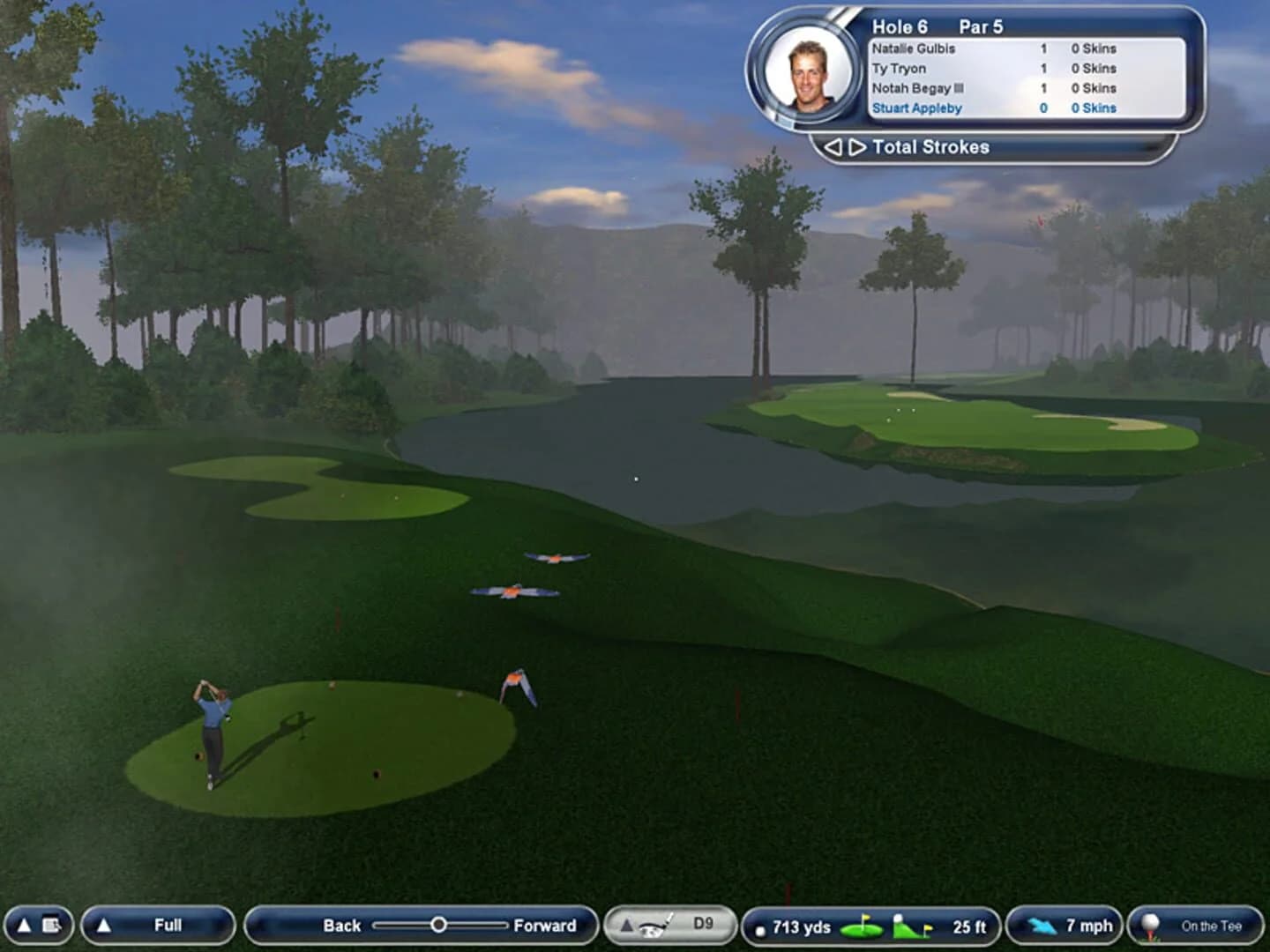Click the left arrow beside Total Strokes
The height and width of the screenshot is (952, 1270).
833,146
